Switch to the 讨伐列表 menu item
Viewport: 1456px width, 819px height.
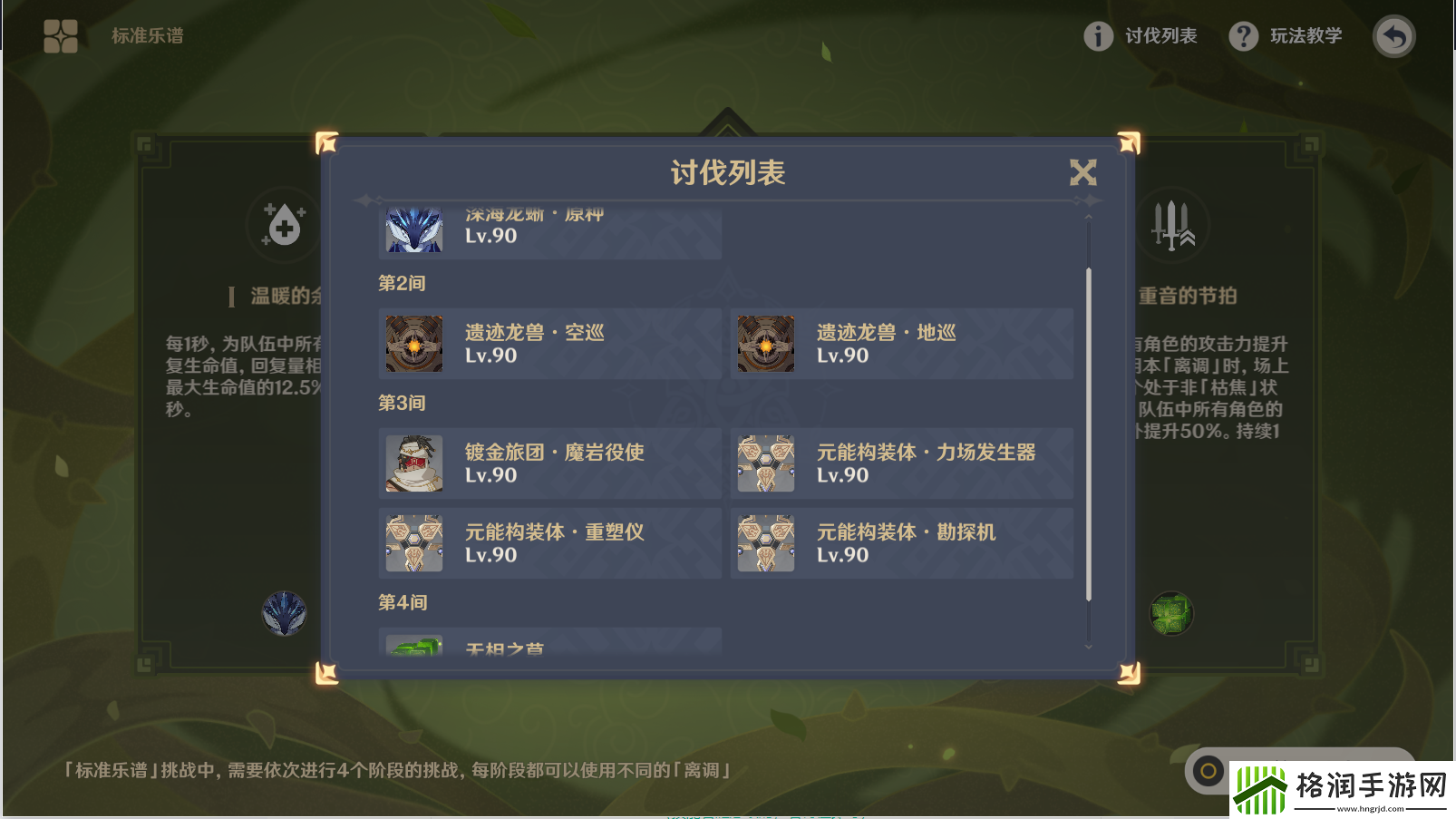coord(1163,37)
